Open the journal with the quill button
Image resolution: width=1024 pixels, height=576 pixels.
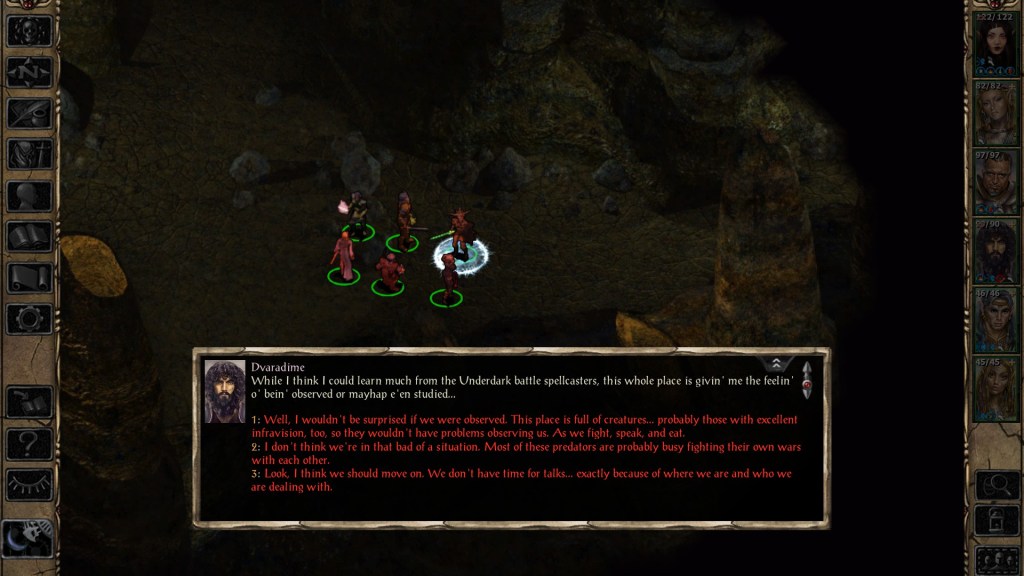pyautogui.click(x=29, y=113)
